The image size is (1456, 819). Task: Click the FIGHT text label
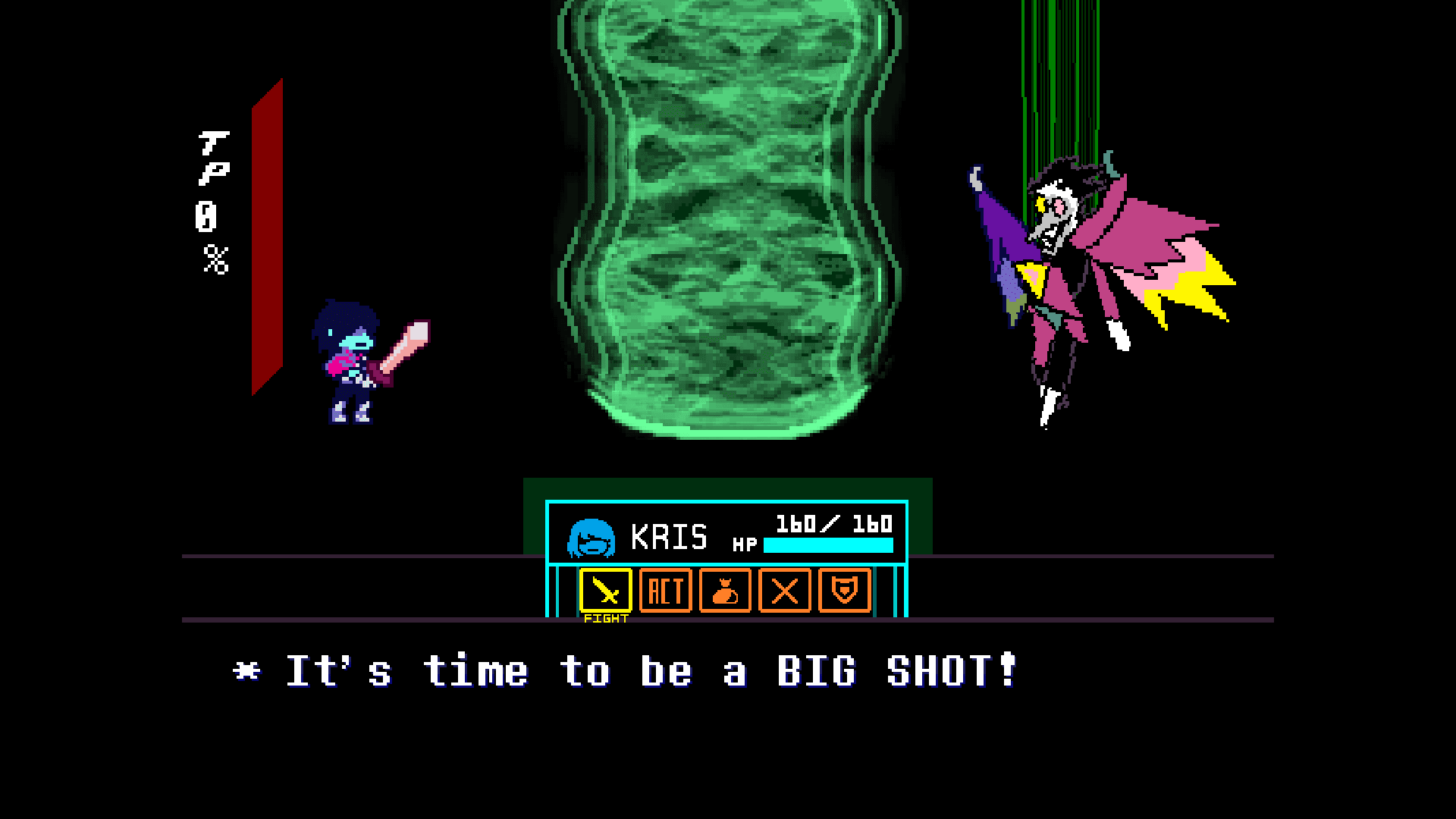point(604,619)
